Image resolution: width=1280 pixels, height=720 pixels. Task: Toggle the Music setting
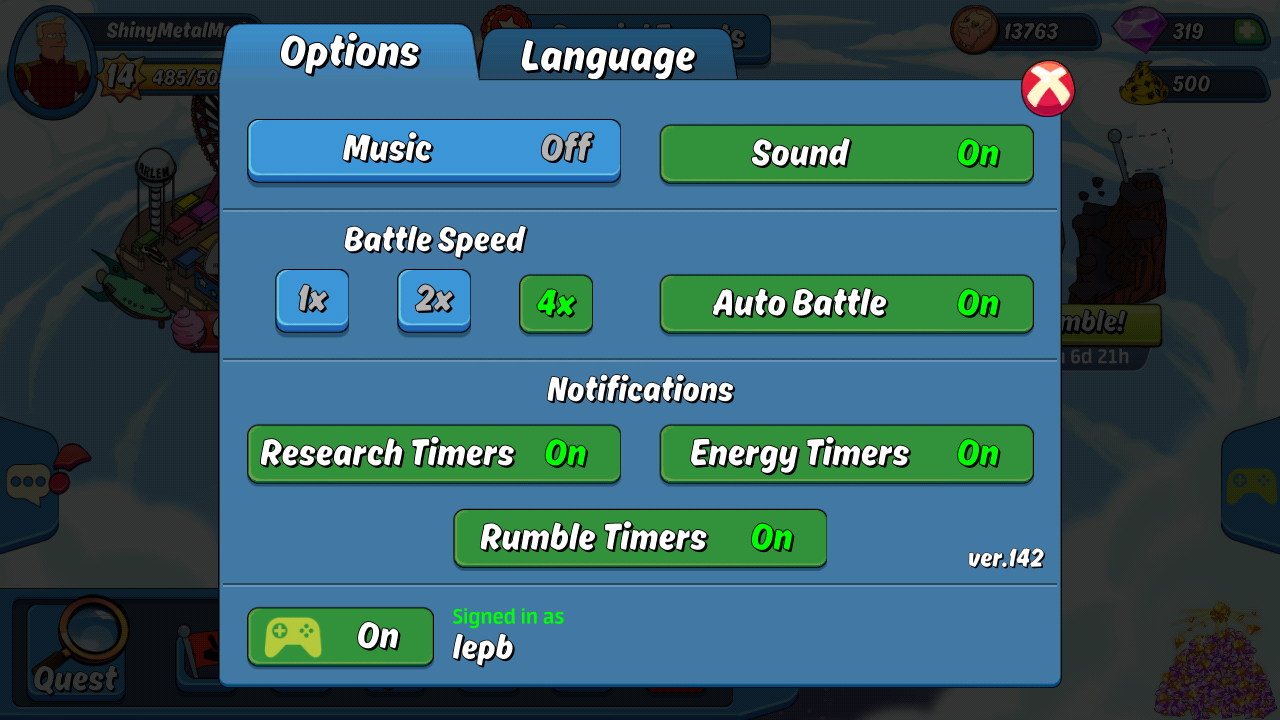(434, 150)
